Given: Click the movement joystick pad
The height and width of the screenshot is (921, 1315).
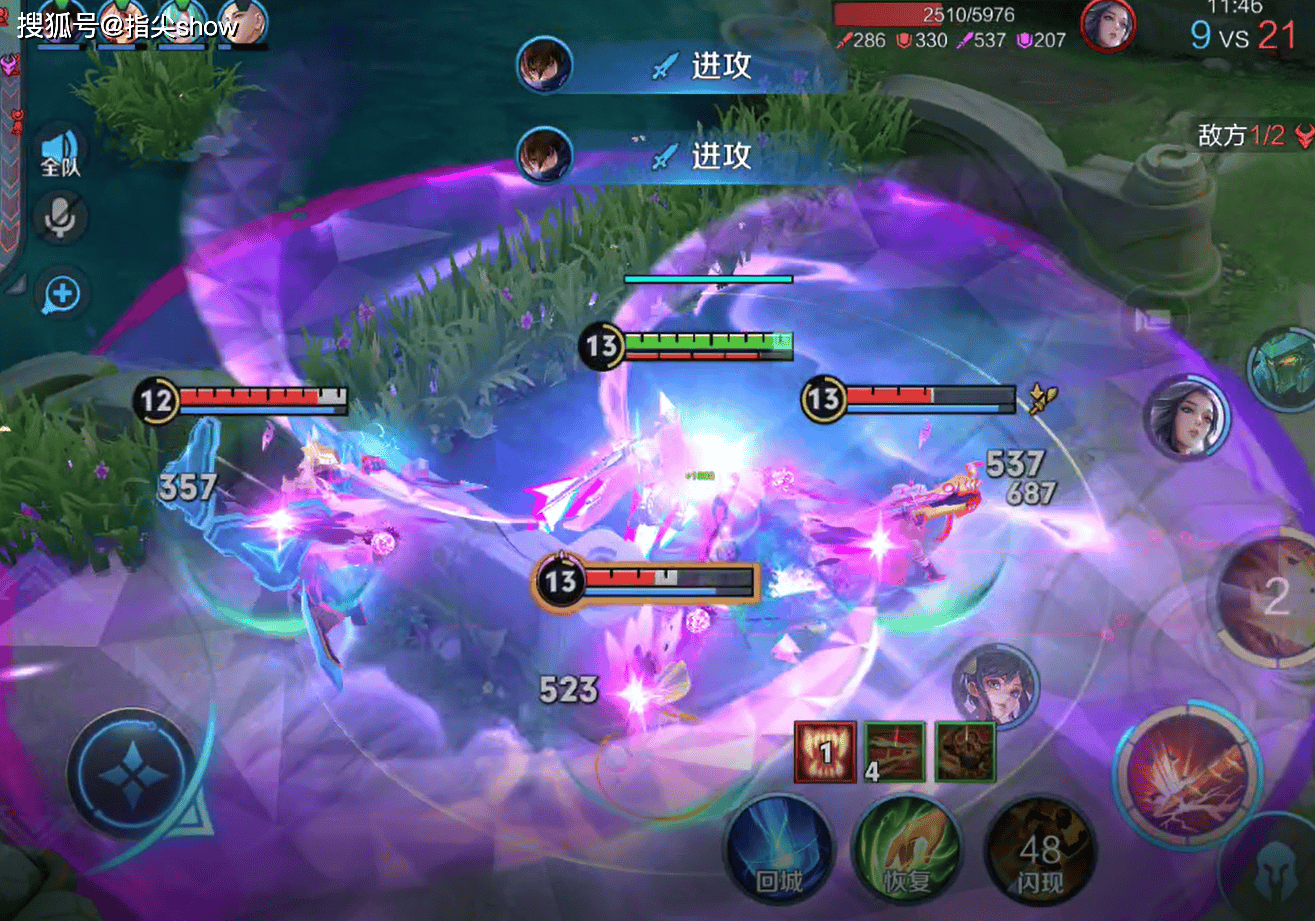Looking at the screenshot, I should coord(133,774).
